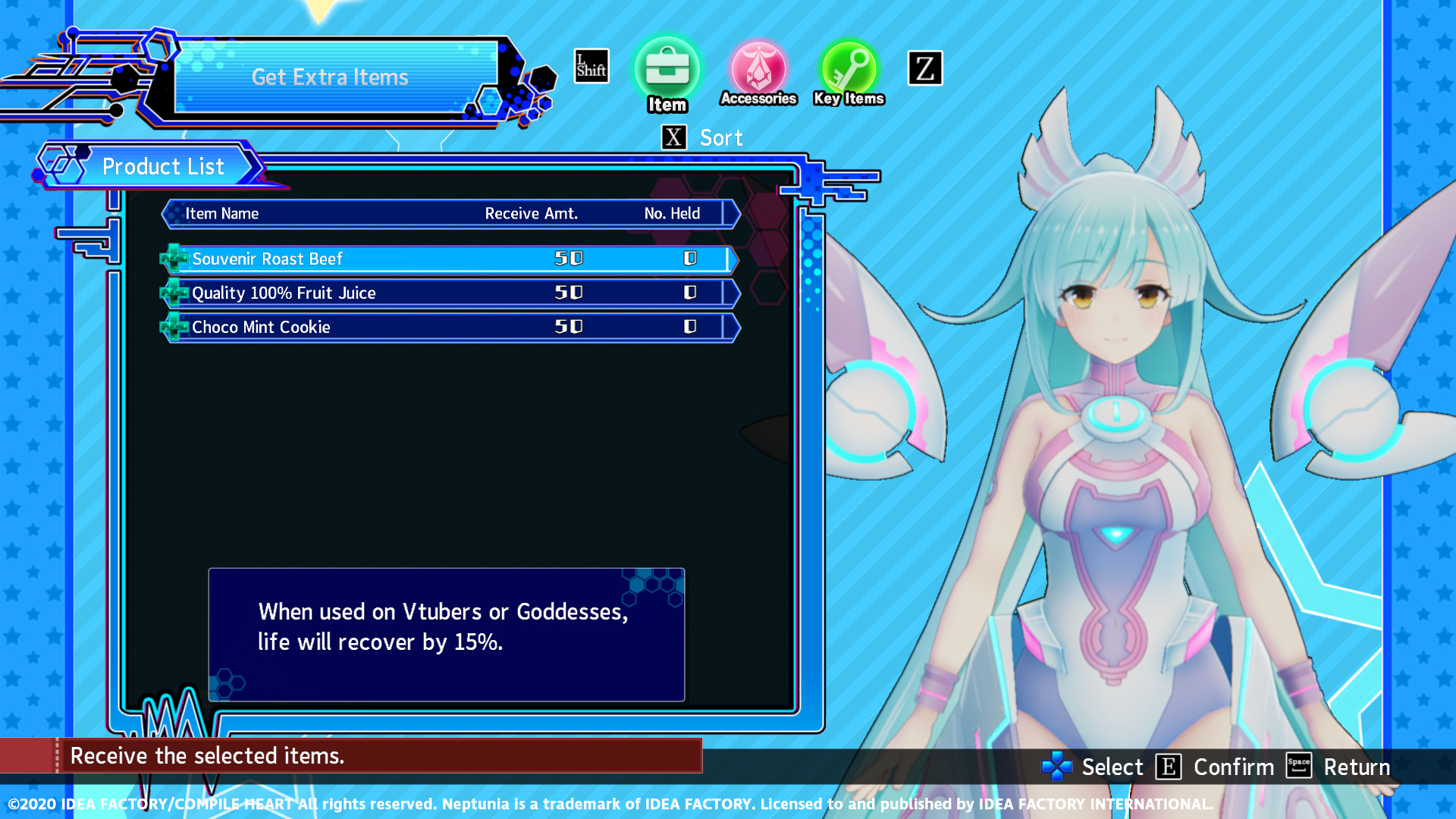The image size is (1456, 819).
Task: Toggle selection of the Souvenir Roast Beef row
Action: [x=447, y=259]
